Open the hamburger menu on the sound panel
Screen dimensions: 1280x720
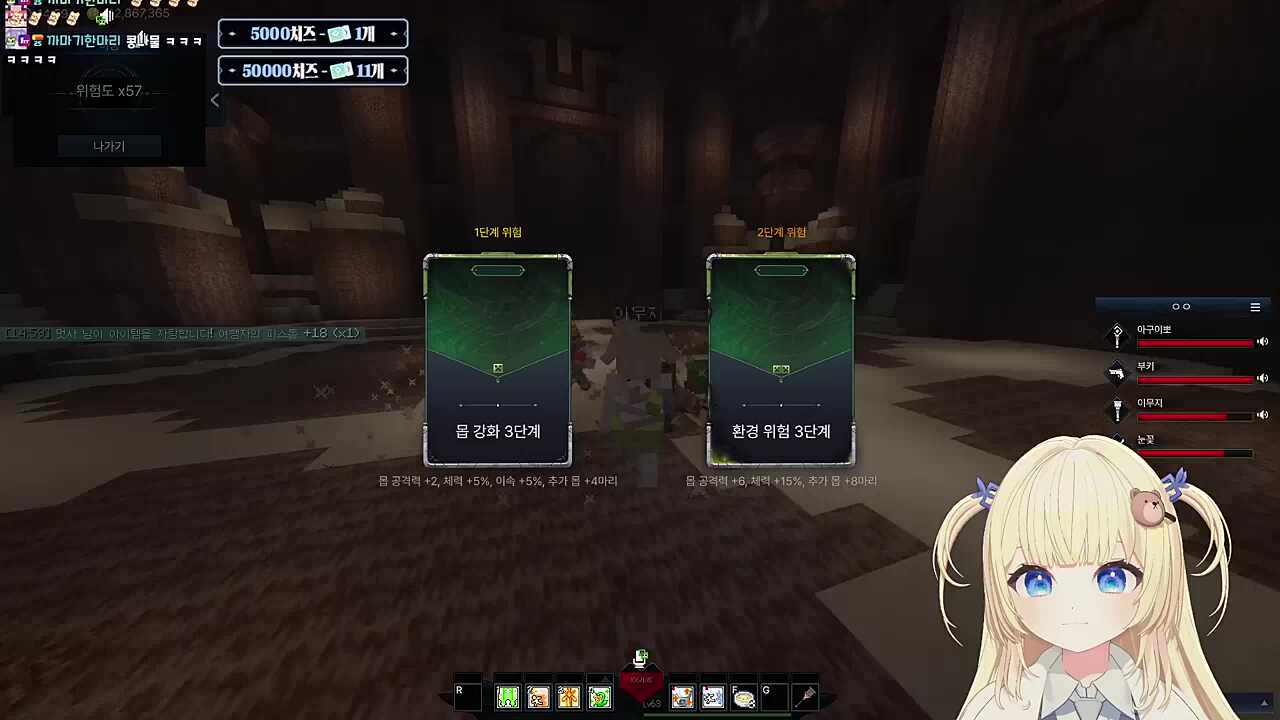(x=1255, y=307)
